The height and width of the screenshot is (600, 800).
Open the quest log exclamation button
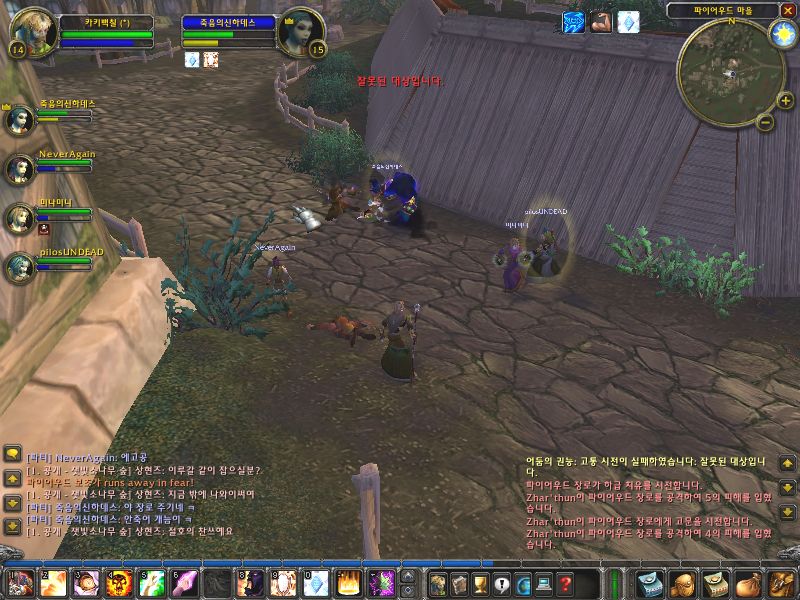point(502,583)
